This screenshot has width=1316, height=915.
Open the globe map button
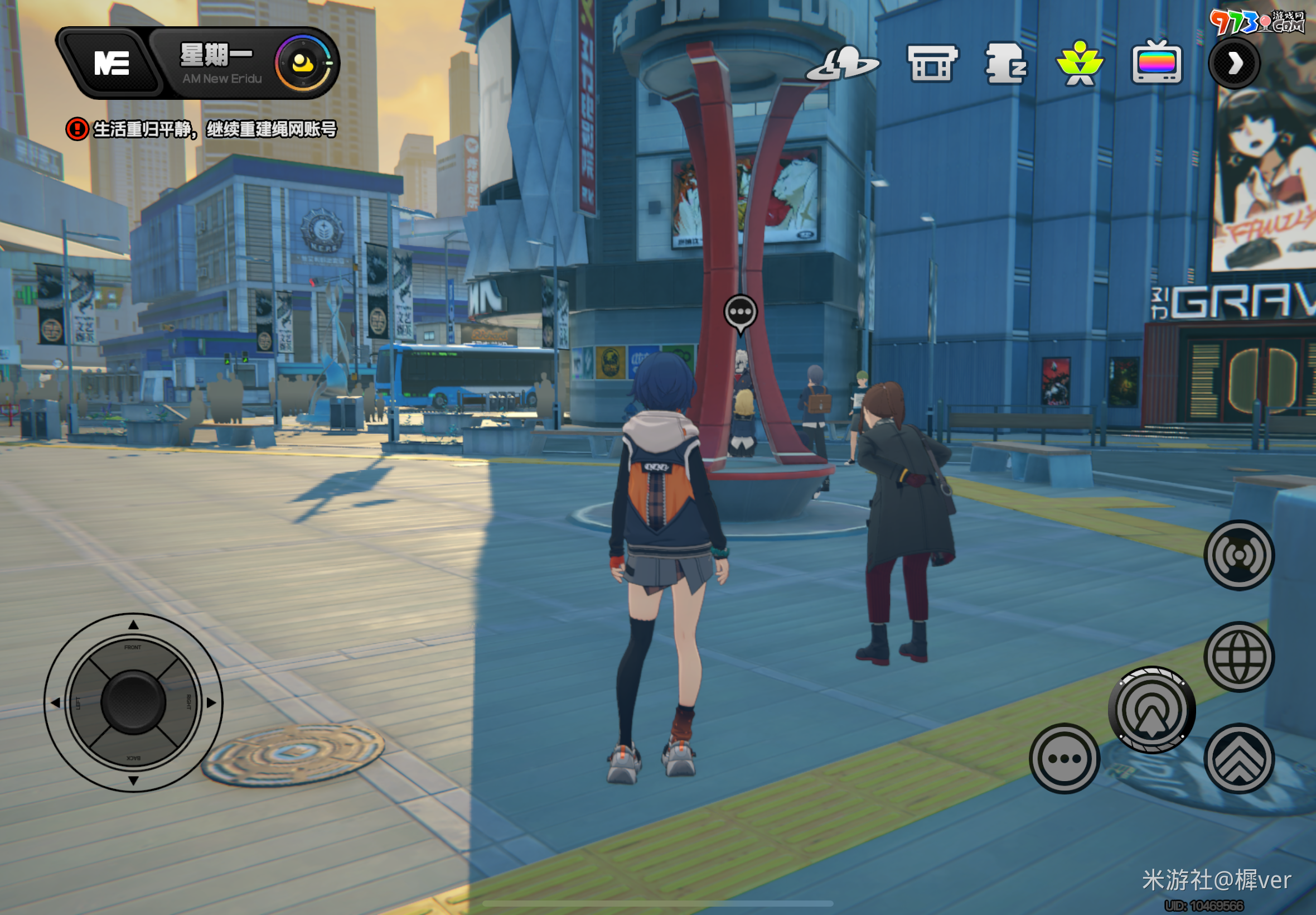pyautogui.click(x=1238, y=657)
